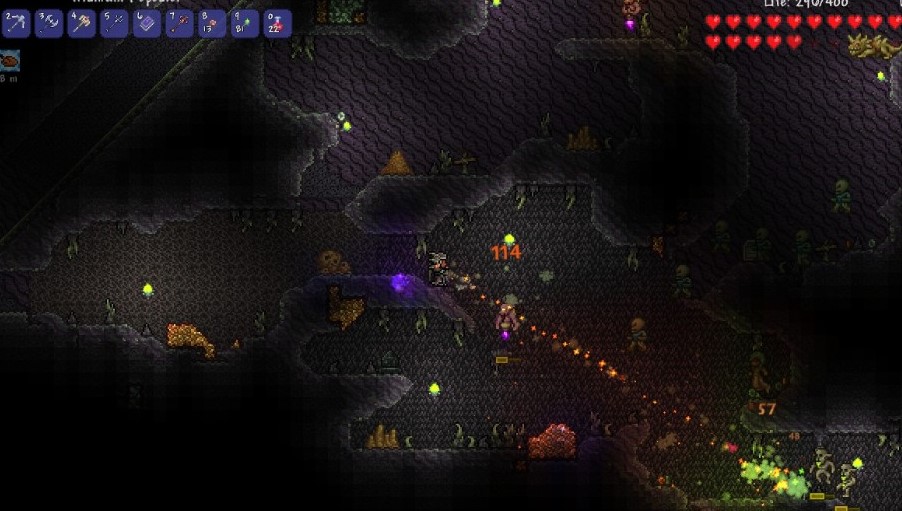The image size is (902, 511).
Task: Select the red staff in slot 7
Action: click(180, 23)
